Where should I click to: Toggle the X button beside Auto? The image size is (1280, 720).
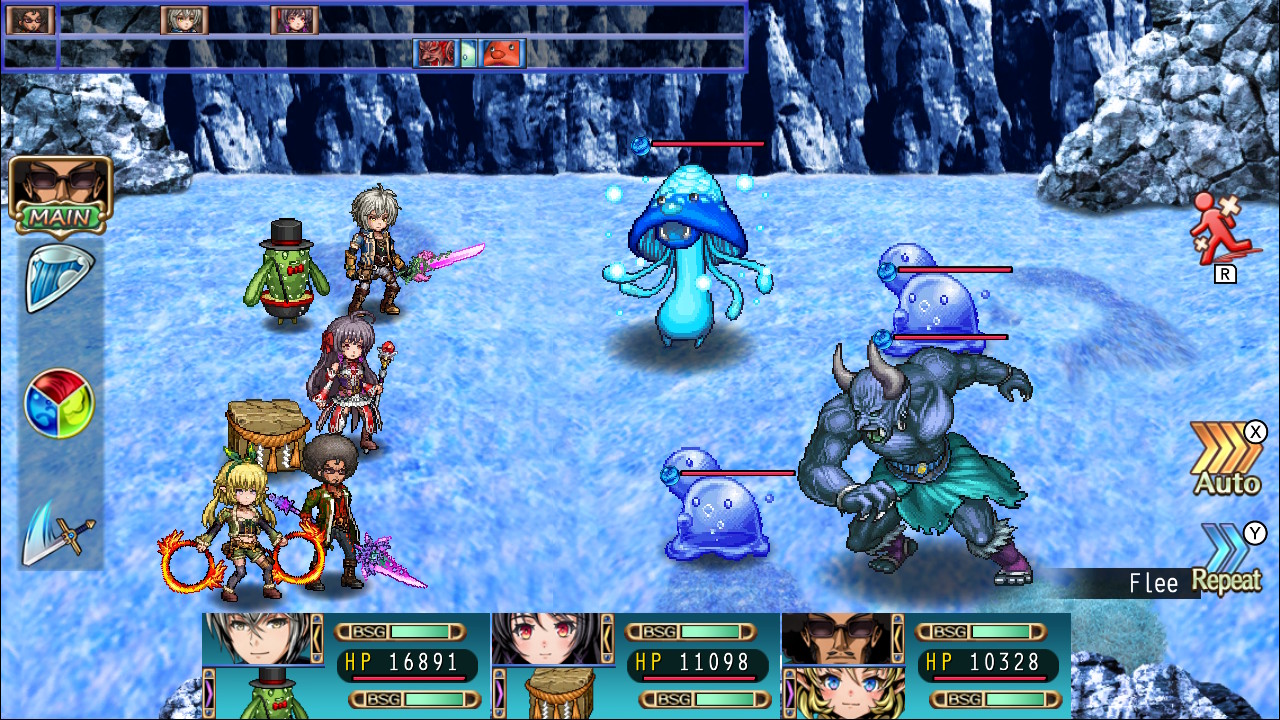(x=1255, y=432)
